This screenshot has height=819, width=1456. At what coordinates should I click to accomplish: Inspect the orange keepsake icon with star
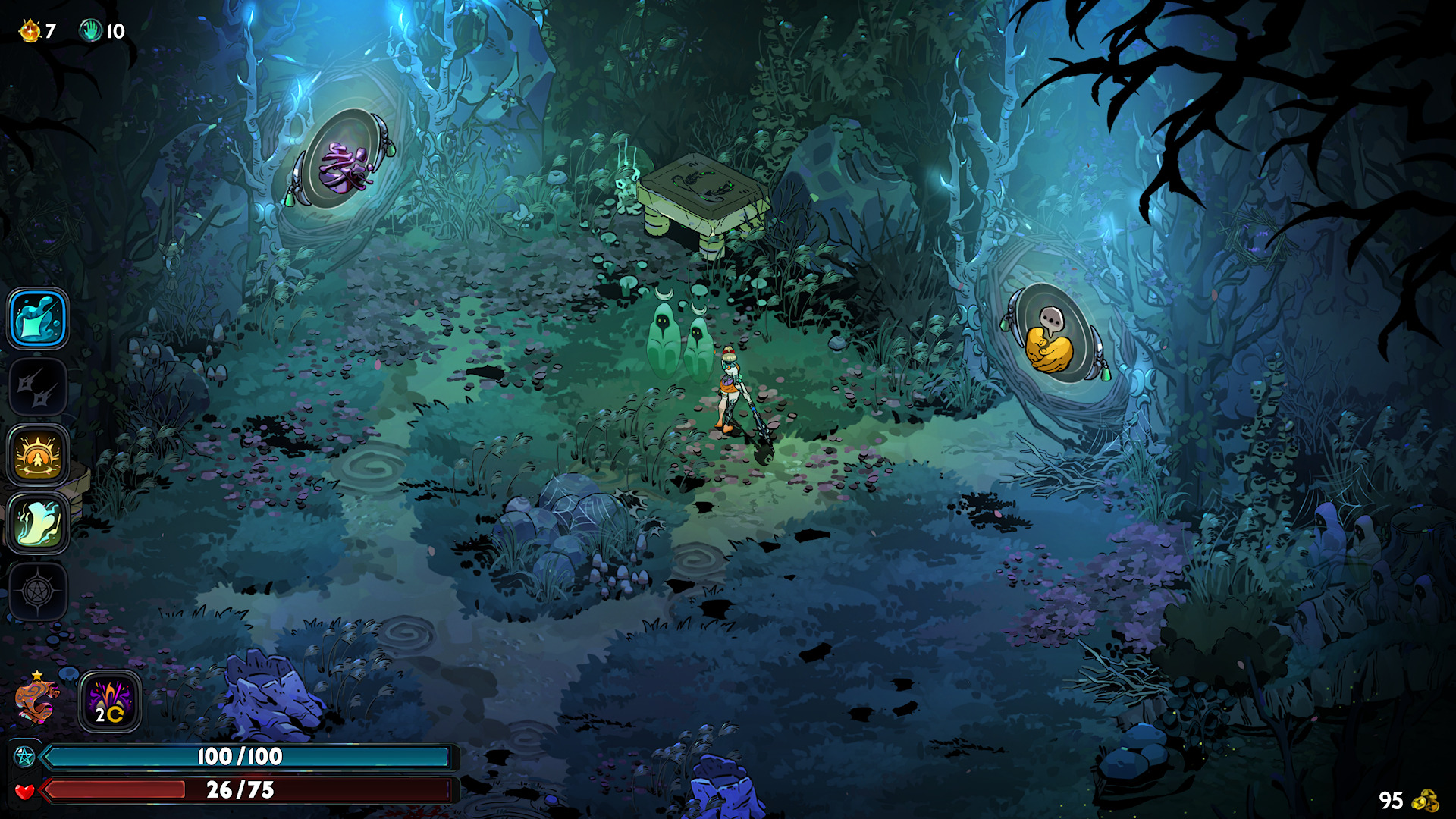(36, 701)
